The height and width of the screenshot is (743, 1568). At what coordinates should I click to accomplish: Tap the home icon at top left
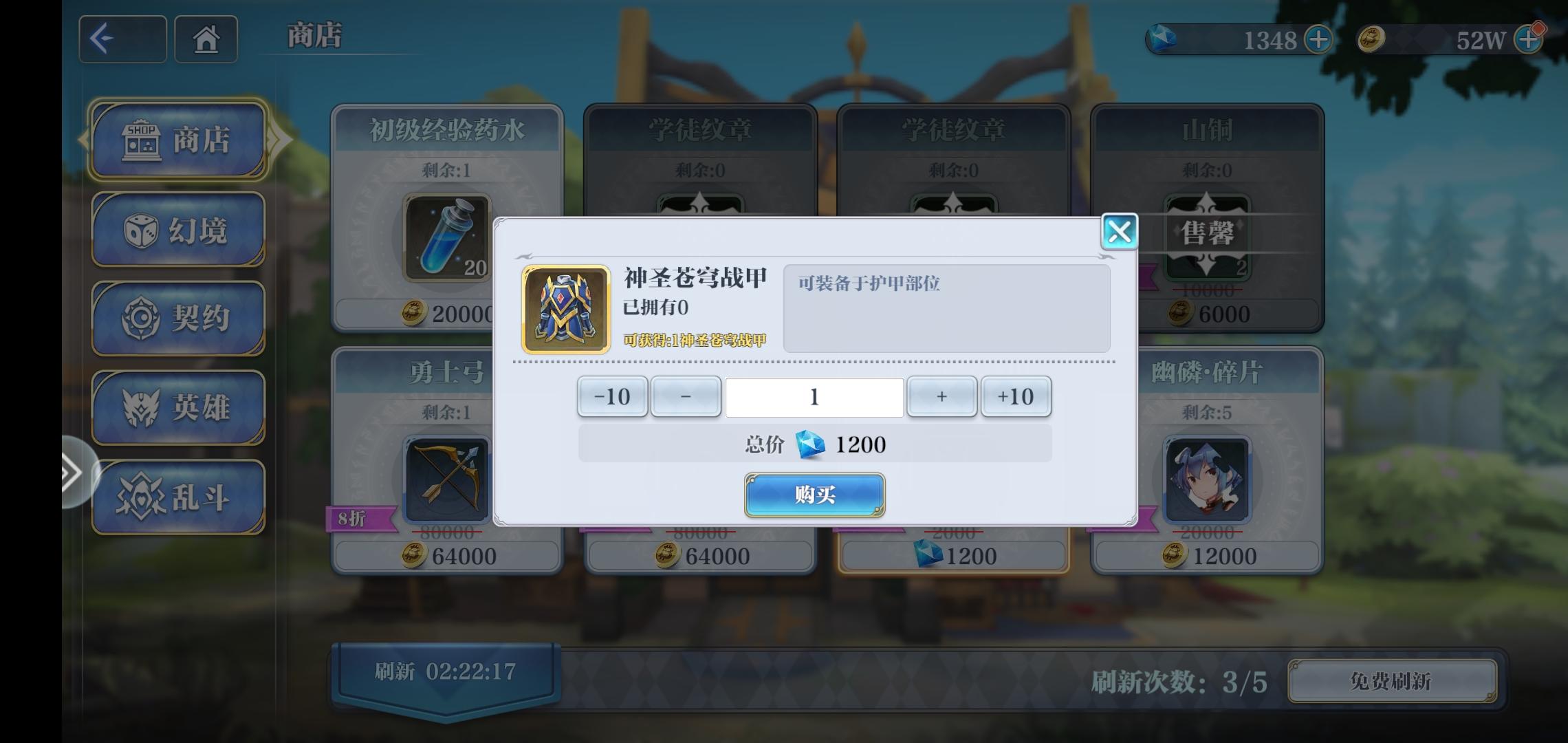pos(206,39)
